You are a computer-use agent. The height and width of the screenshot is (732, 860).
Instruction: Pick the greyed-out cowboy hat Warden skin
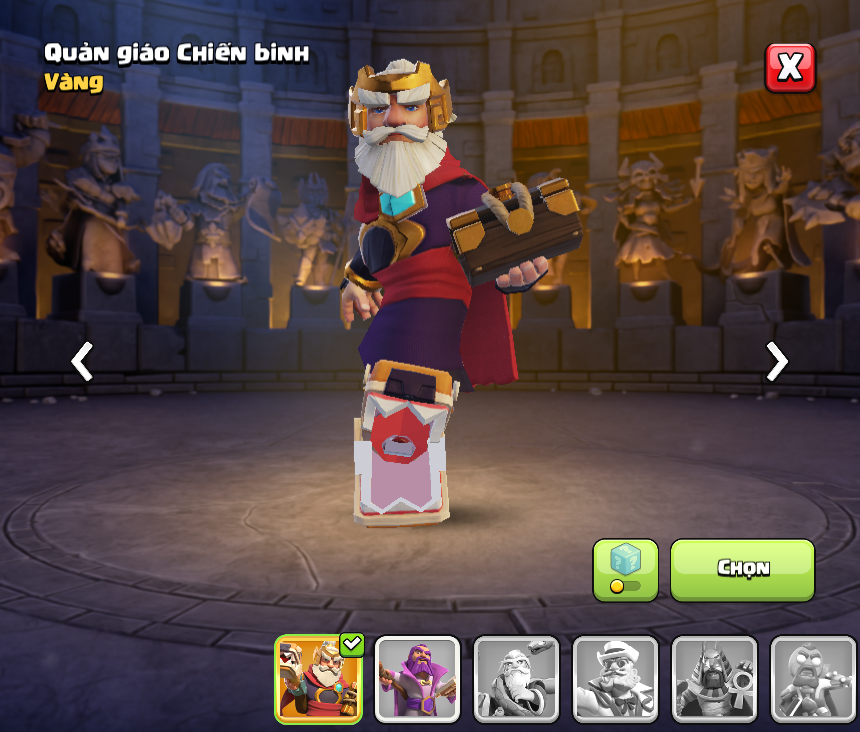(x=615, y=678)
